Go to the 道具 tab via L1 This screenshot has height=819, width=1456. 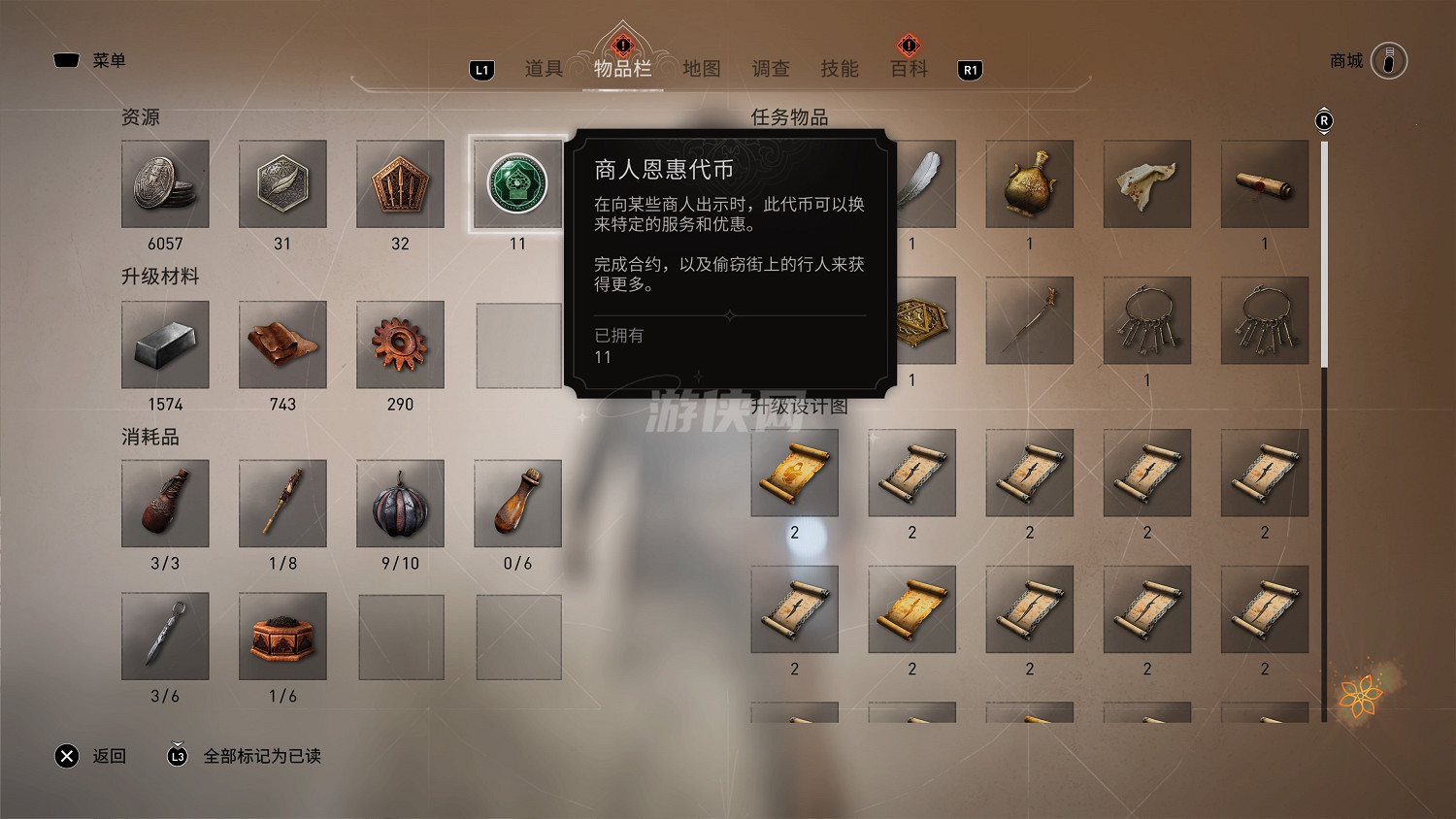click(543, 69)
